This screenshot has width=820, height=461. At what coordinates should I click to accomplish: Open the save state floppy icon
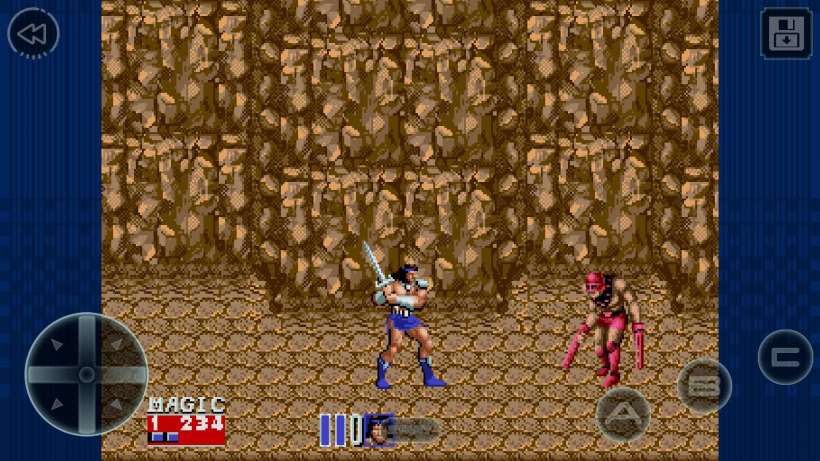[786, 34]
